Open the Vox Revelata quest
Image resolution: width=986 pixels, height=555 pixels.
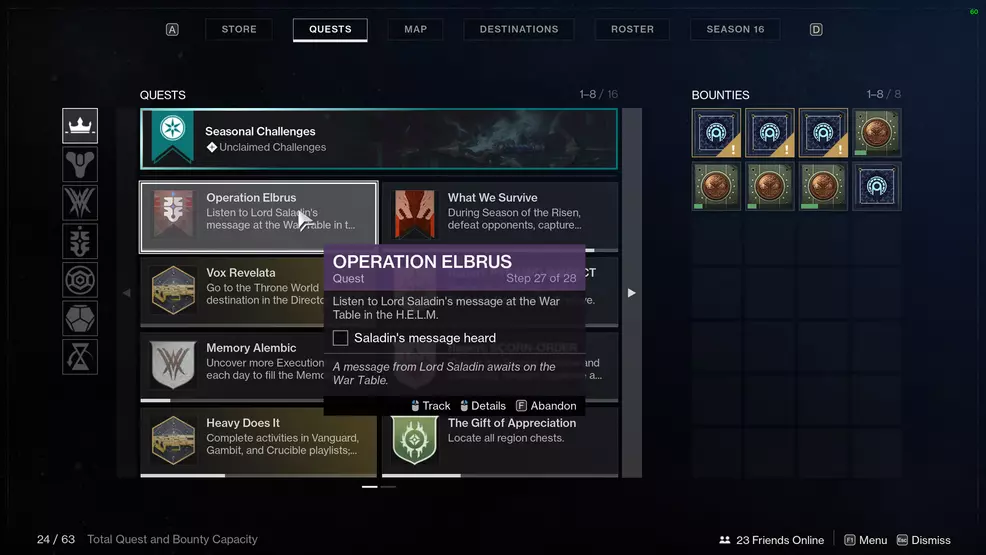coord(232,289)
